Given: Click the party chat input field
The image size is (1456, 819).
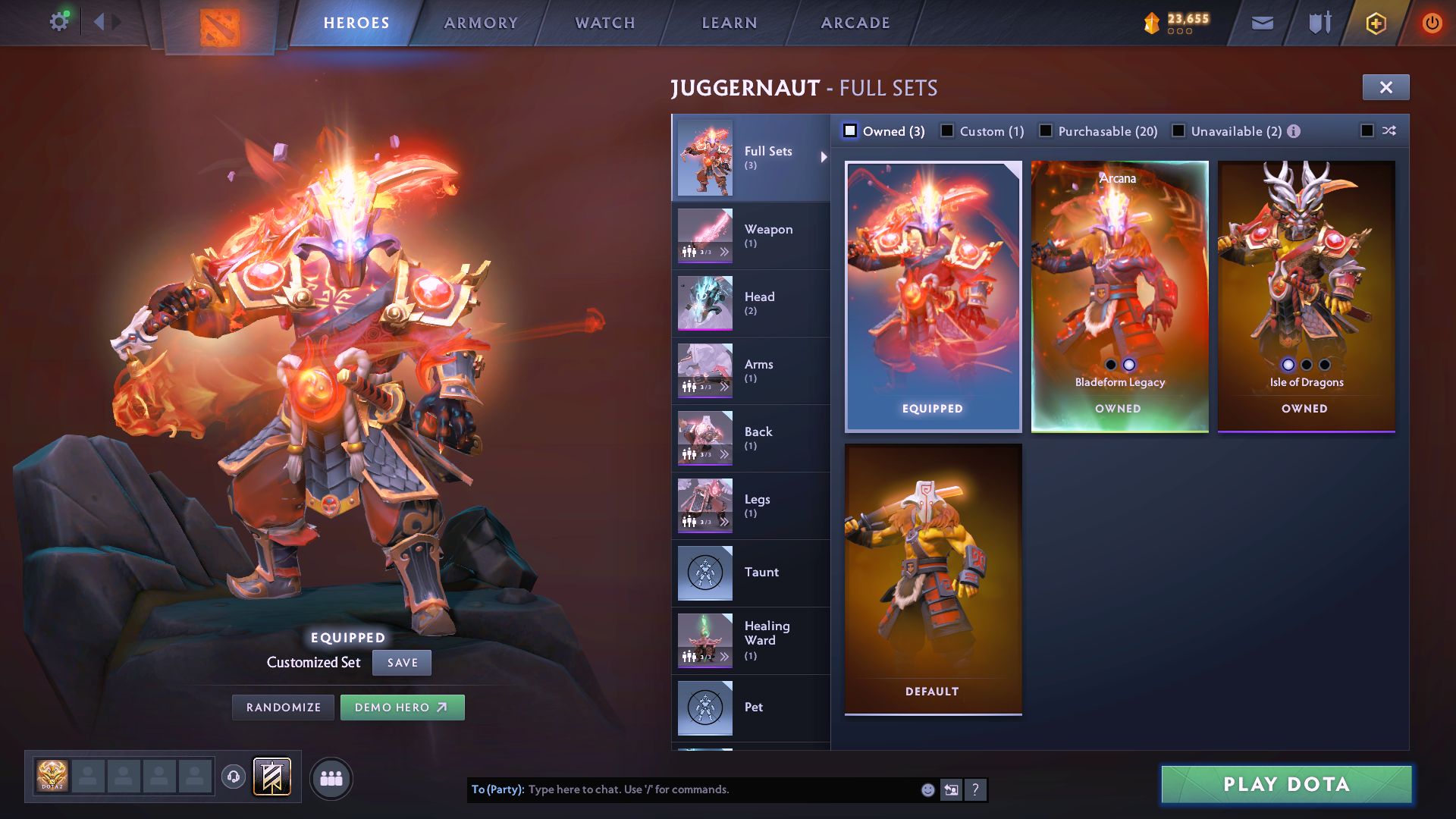Looking at the screenshot, I should [720, 789].
